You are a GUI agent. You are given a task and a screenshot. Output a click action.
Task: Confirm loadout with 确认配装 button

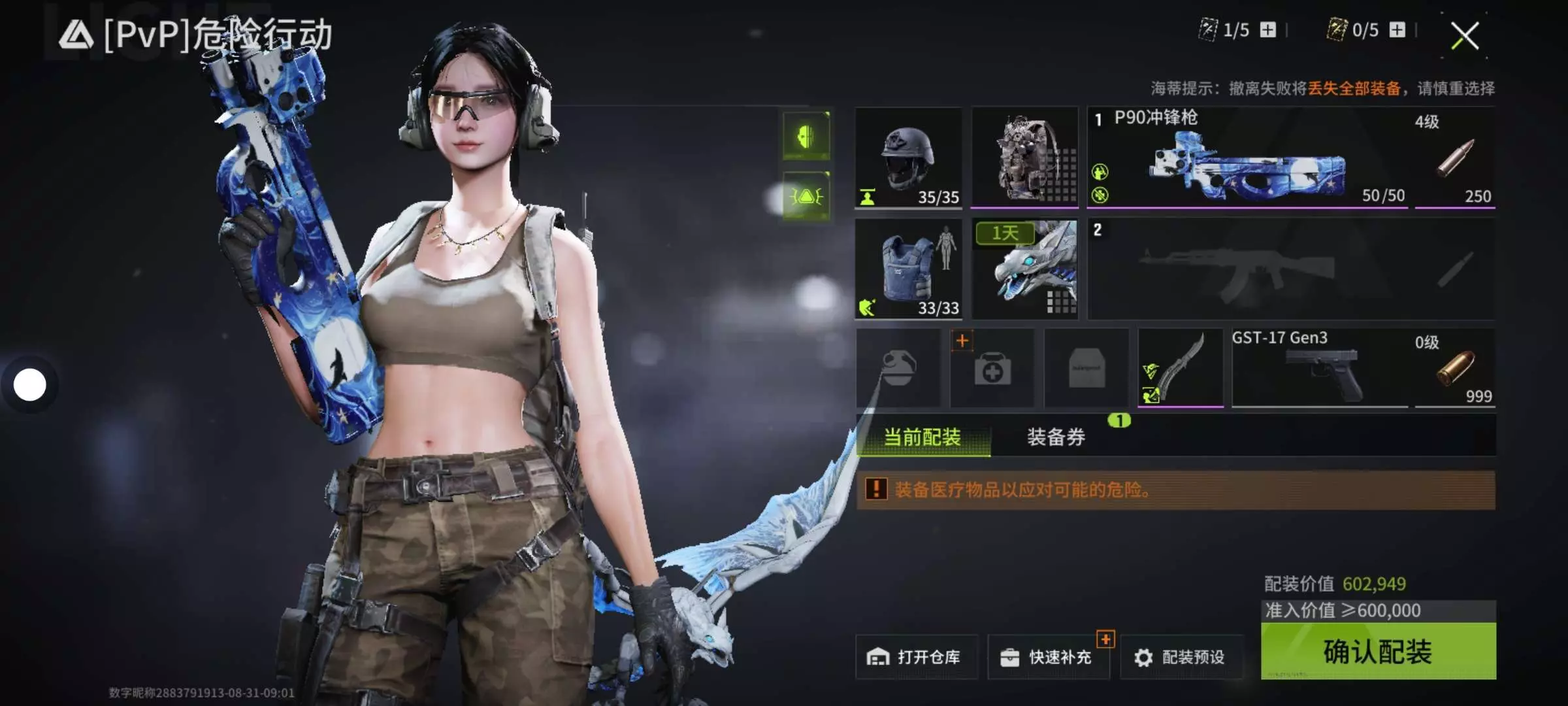[x=1377, y=651]
